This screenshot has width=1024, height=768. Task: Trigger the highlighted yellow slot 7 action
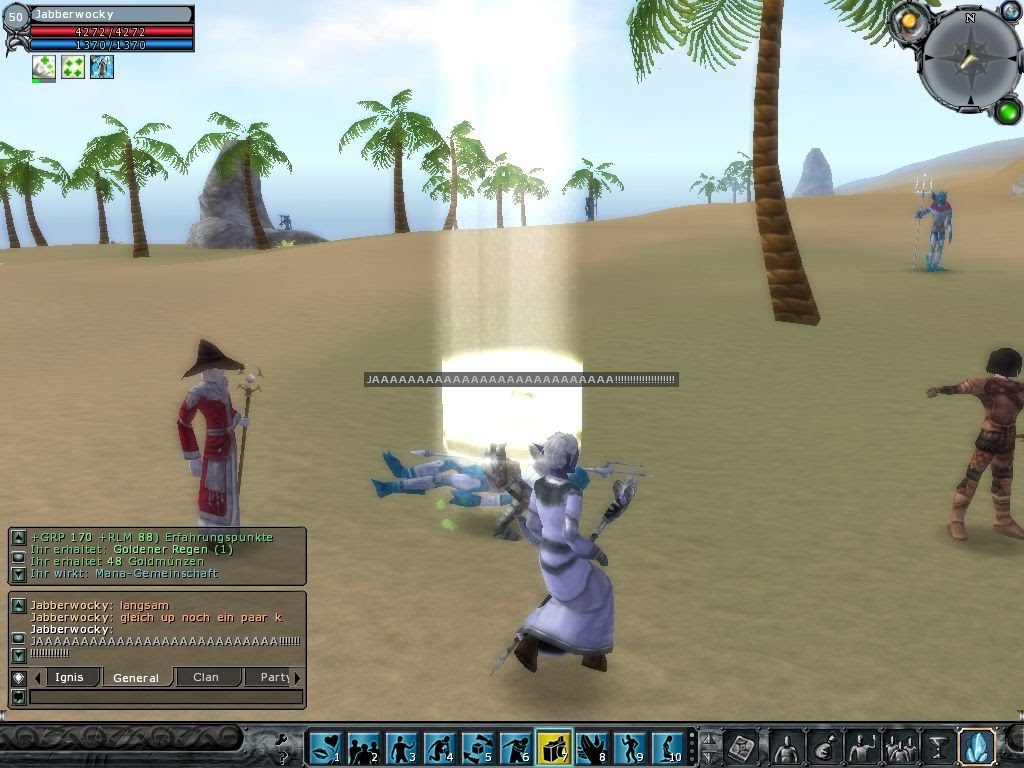coord(554,747)
